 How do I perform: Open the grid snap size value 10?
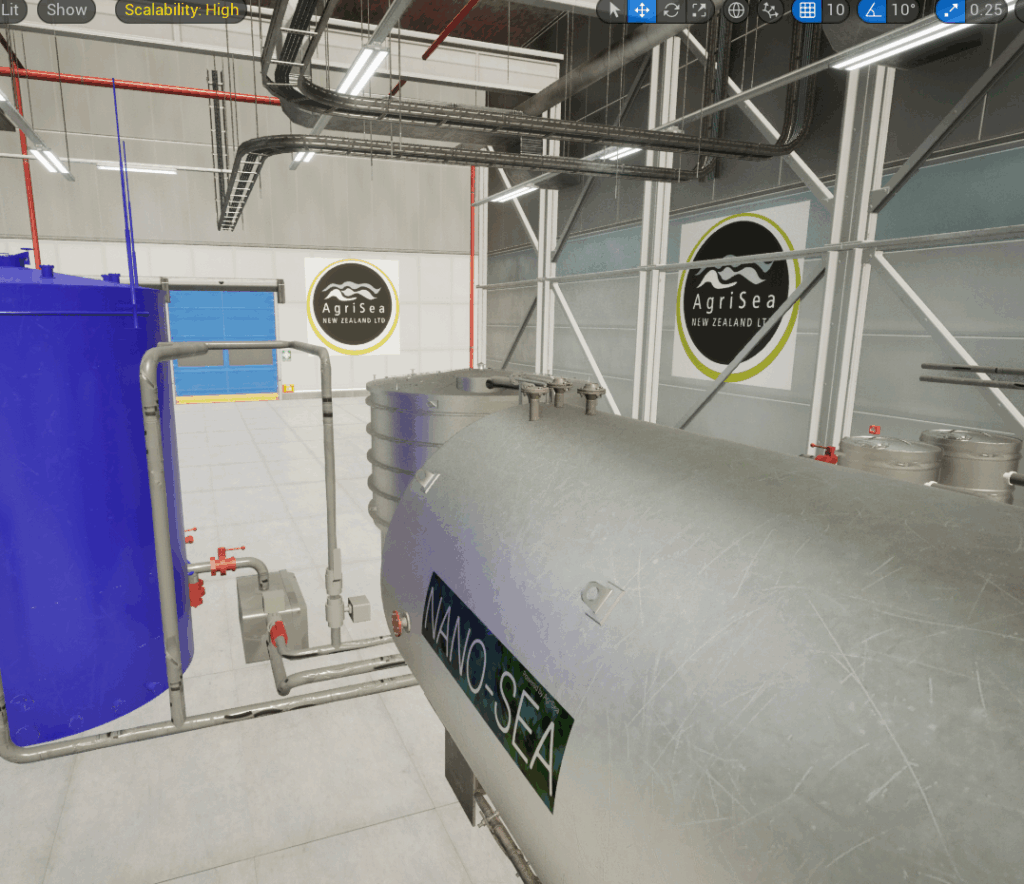[836, 10]
